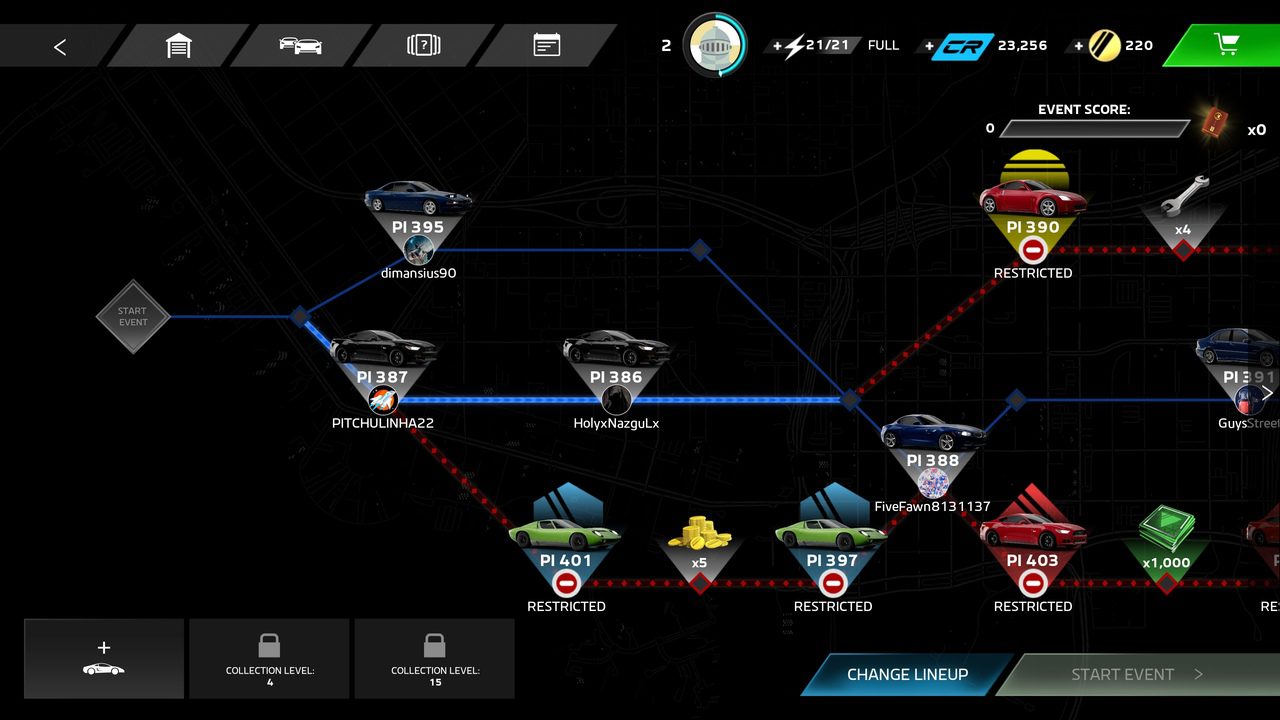Select the locked Collection Level 4 slot
1280x720 pixels.
coord(269,658)
